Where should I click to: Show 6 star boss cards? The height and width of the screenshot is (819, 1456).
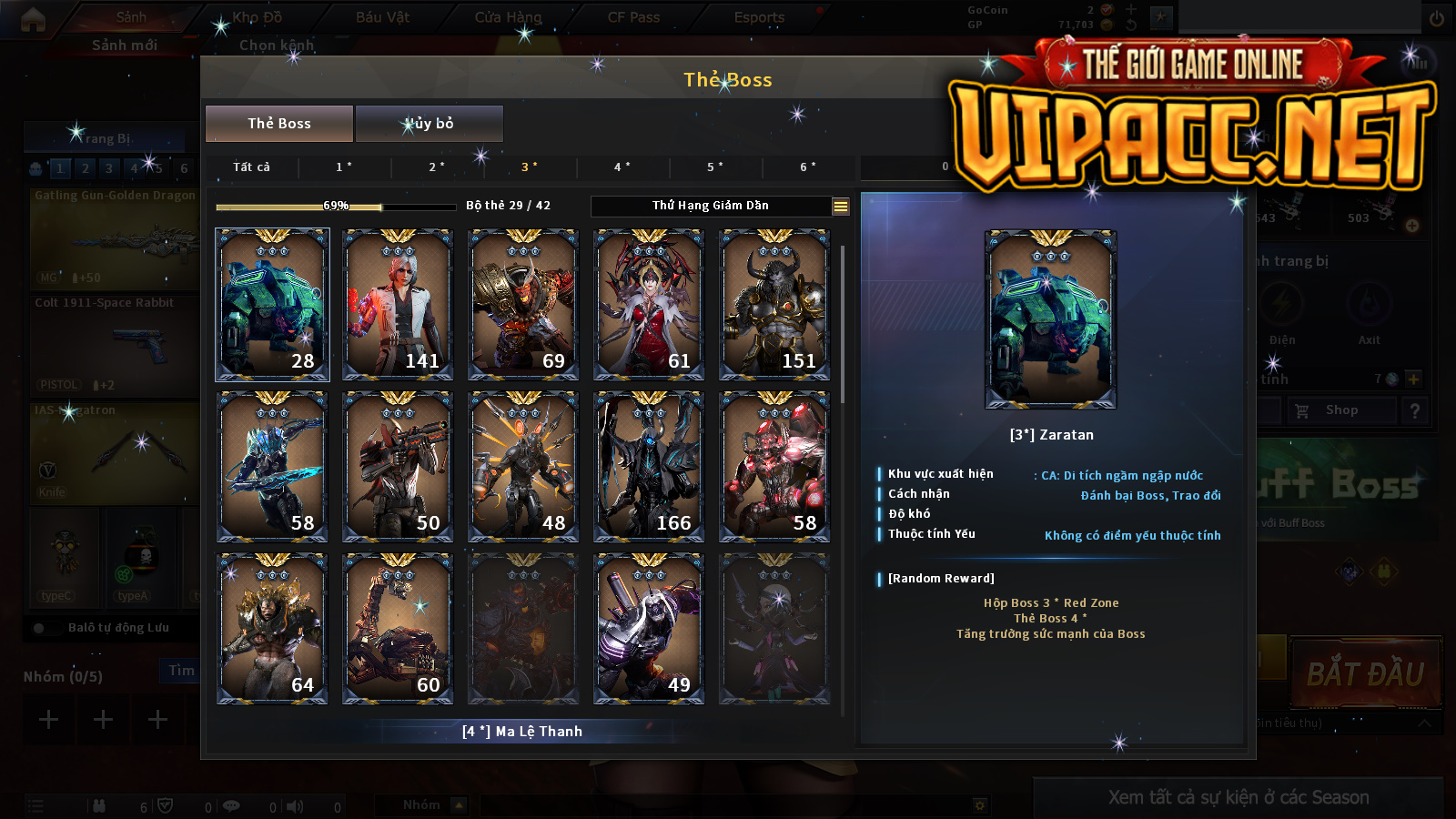808,167
